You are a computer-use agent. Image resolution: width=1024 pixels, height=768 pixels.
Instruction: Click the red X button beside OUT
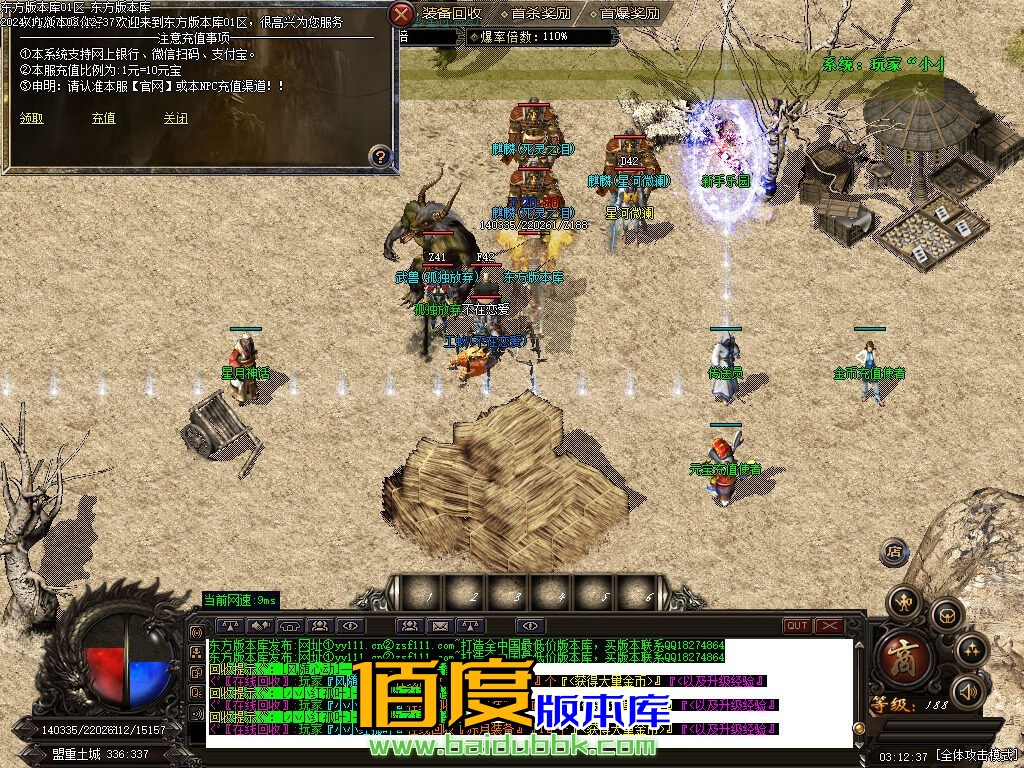coord(829,626)
